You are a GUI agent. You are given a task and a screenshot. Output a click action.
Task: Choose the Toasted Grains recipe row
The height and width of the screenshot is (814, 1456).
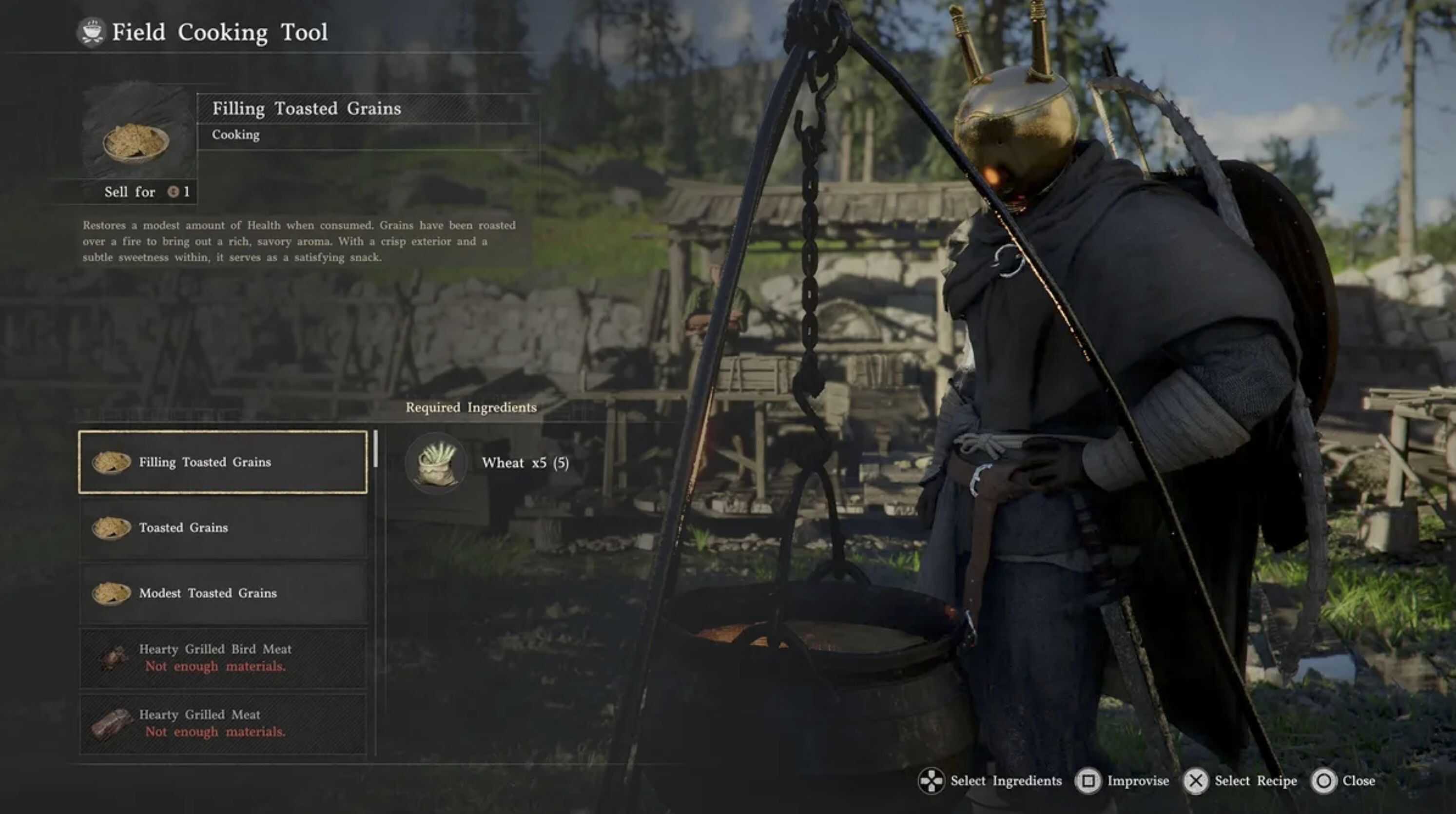coord(223,528)
